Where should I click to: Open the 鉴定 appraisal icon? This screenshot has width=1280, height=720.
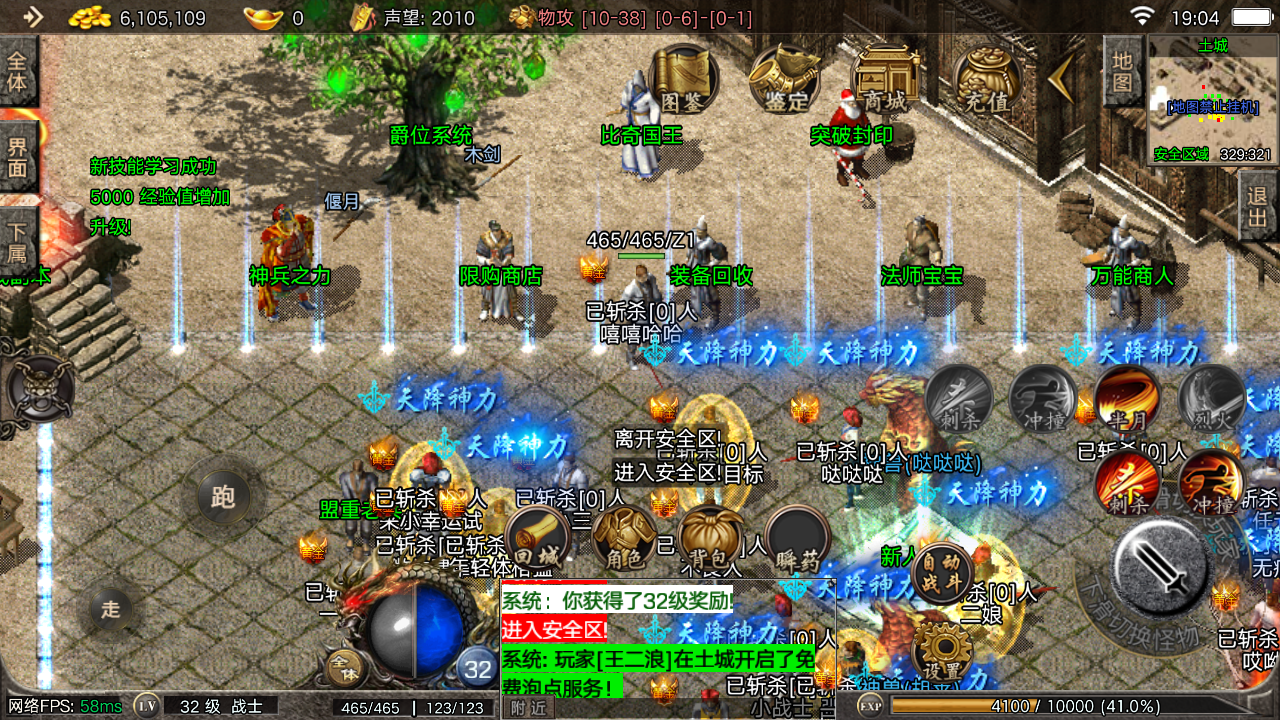(x=785, y=78)
